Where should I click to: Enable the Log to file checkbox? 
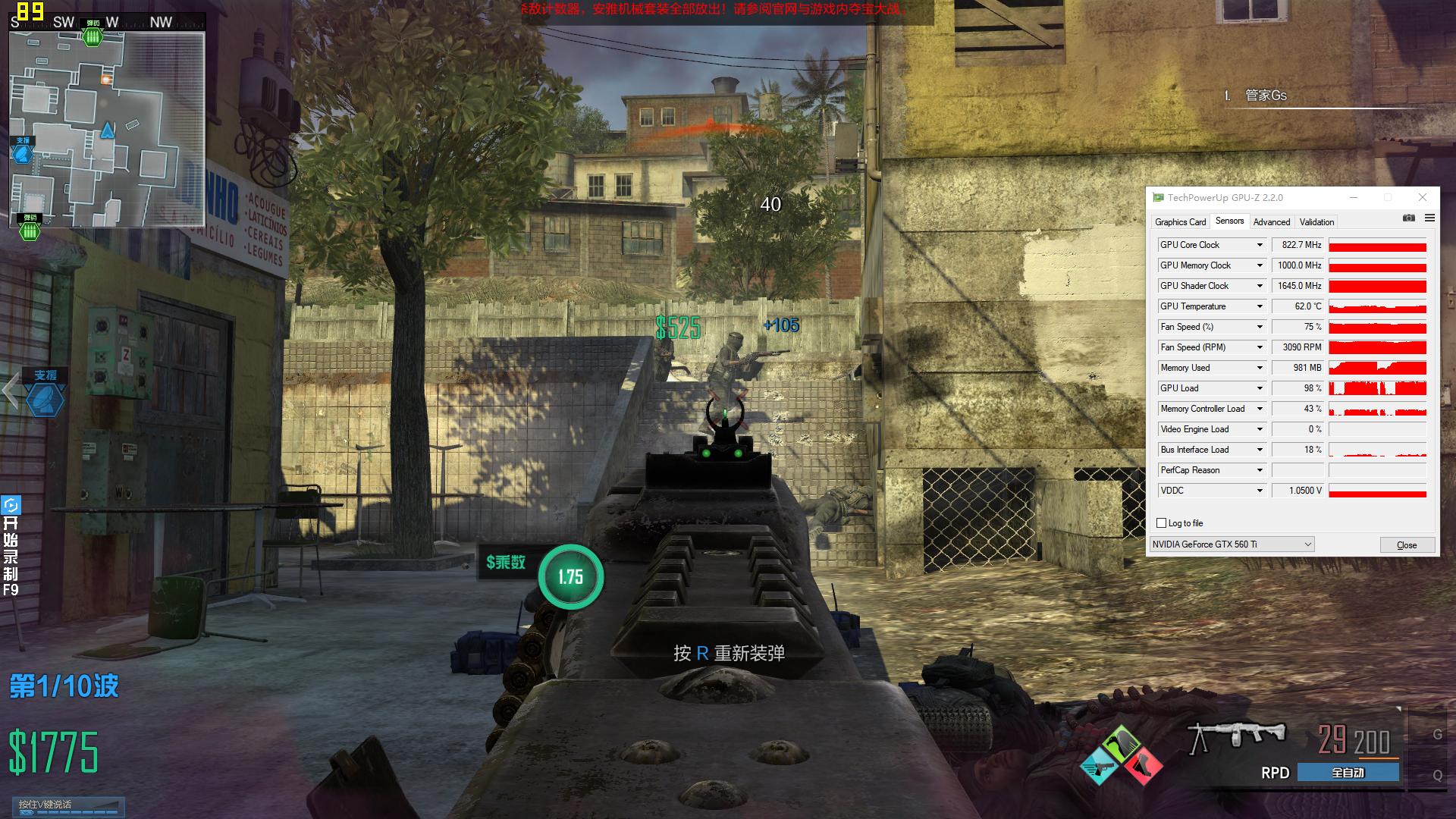[1161, 523]
